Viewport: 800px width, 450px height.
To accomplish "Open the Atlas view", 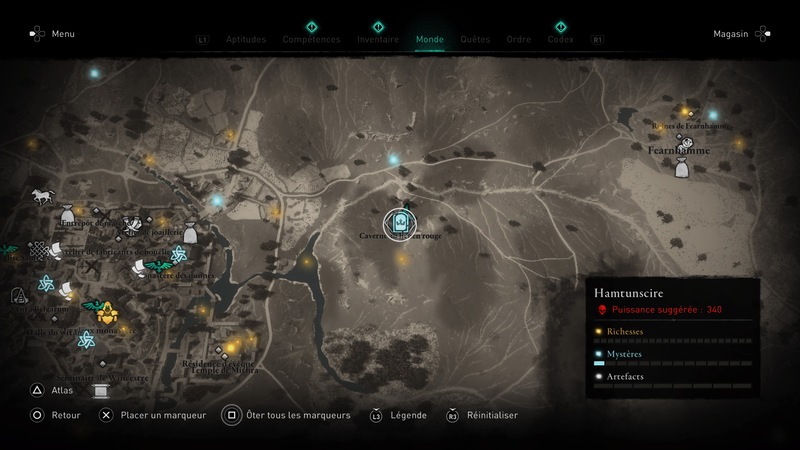I will pyautogui.click(x=62, y=390).
